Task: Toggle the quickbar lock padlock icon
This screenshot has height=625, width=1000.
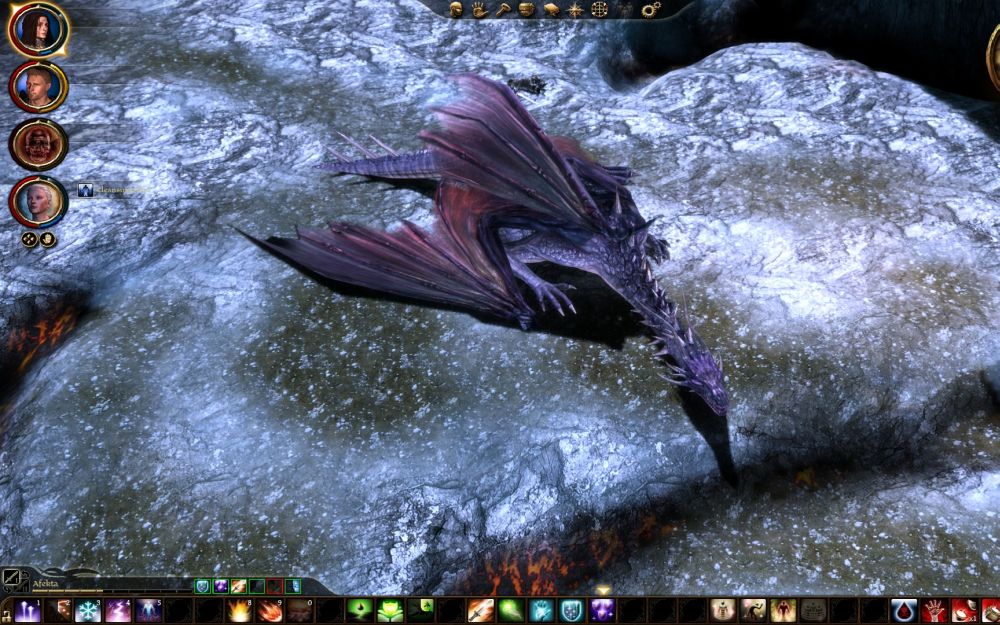Action: (x=6, y=612)
